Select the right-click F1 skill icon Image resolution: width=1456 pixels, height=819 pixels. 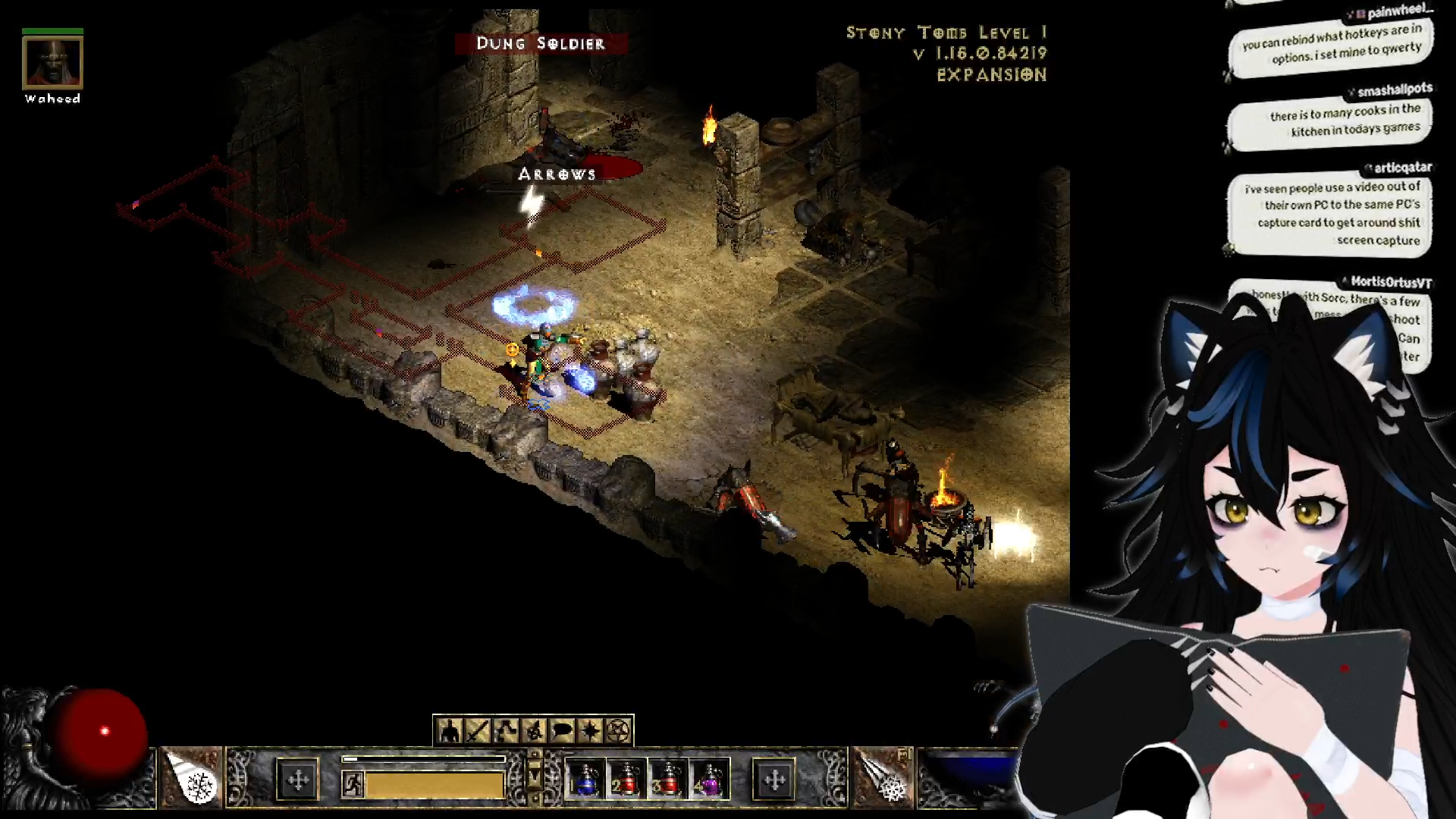click(x=883, y=777)
